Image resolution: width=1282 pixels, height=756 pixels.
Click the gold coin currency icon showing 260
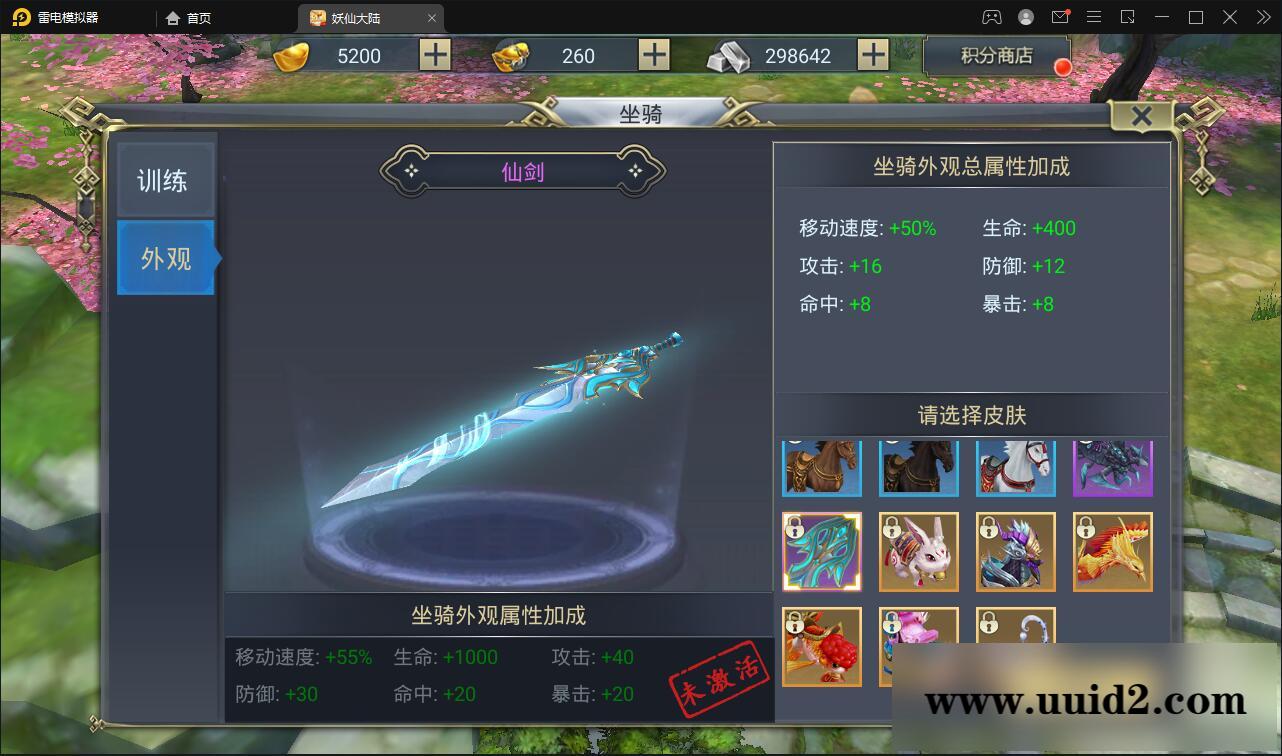click(512, 55)
